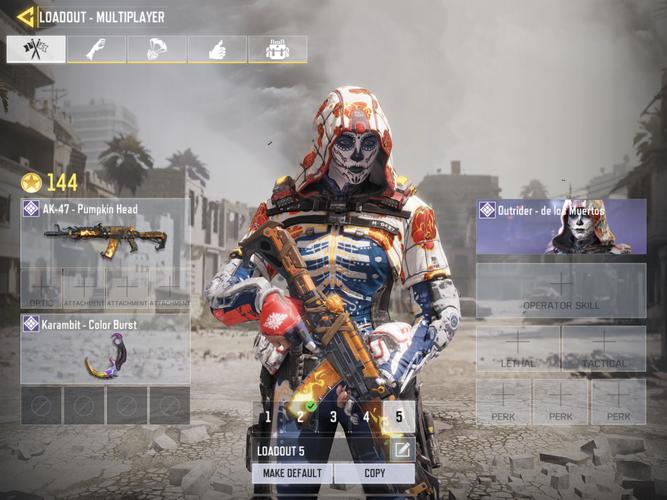The image size is (667, 500).
Task: Add an Operator Skill
Action: (560, 290)
